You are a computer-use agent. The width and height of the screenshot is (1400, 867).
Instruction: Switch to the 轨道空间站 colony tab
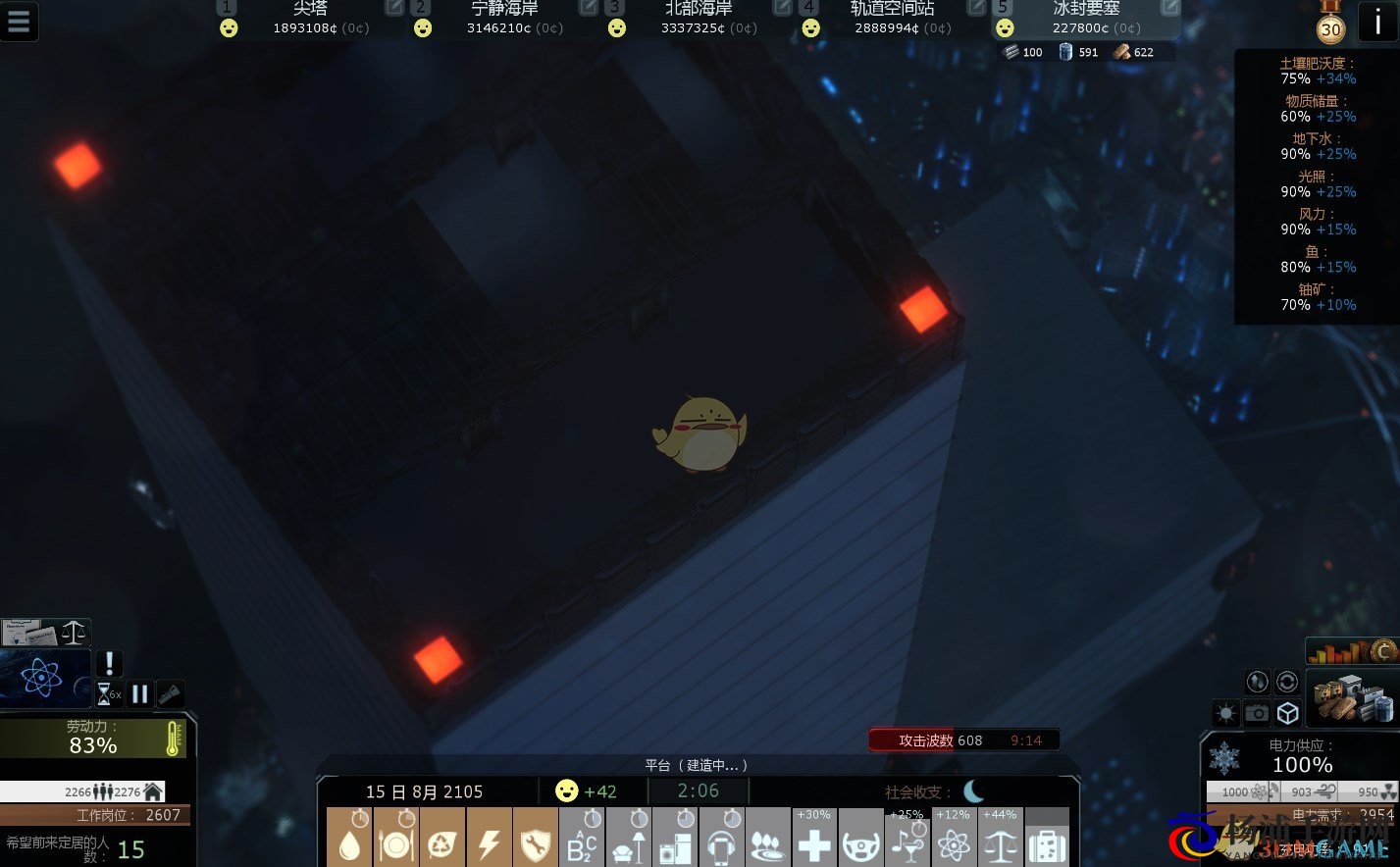(x=893, y=18)
